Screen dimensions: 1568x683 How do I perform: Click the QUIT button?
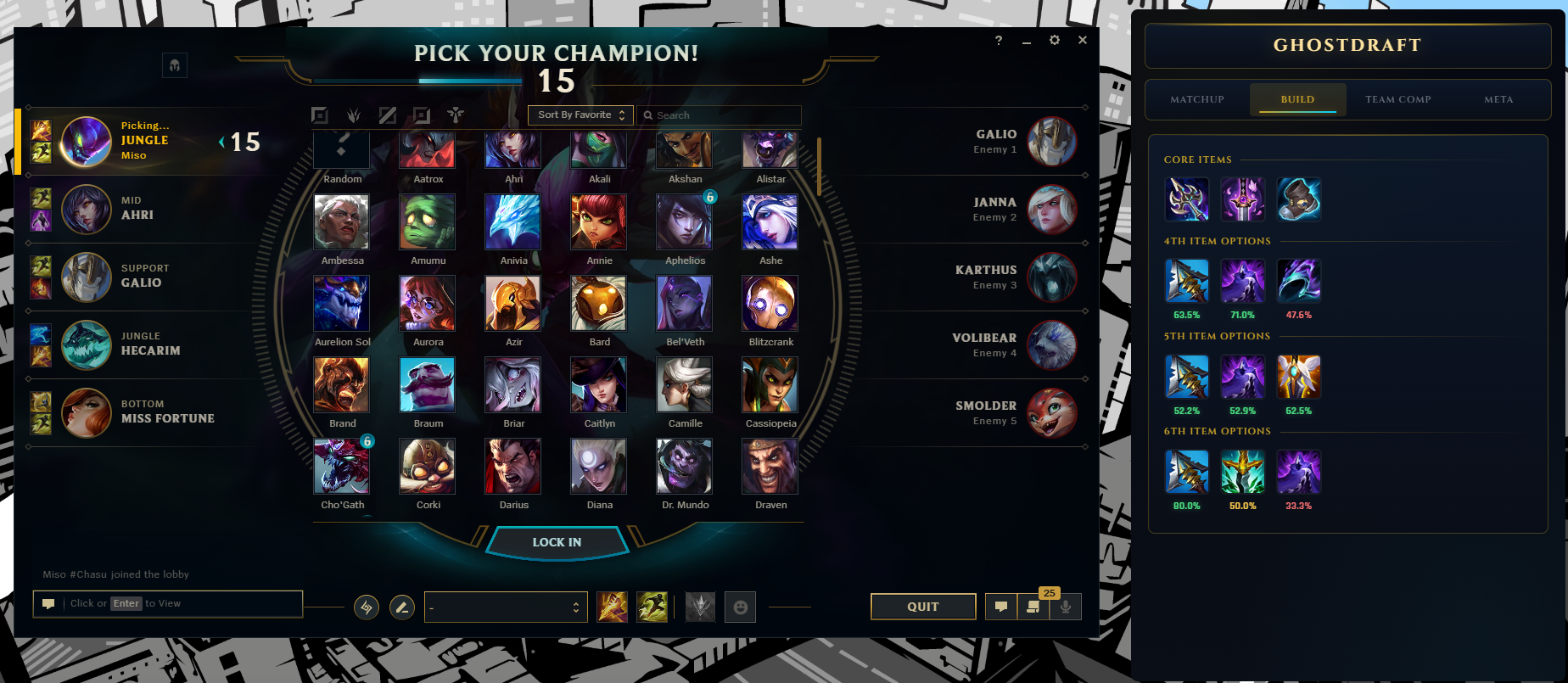pos(922,606)
